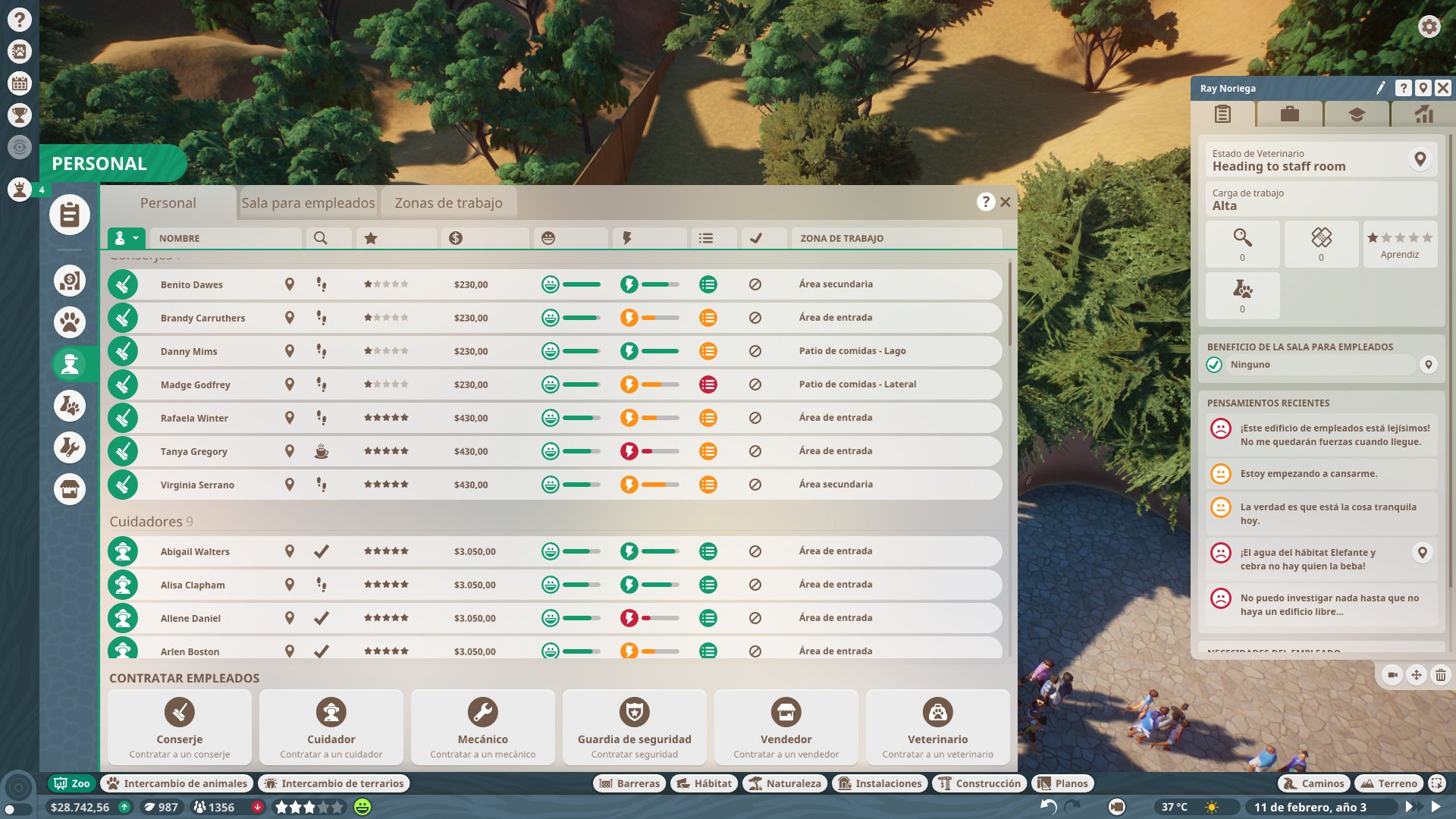
Task: Switch to the 'Zonas de trabajo' tab
Action: [447, 202]
